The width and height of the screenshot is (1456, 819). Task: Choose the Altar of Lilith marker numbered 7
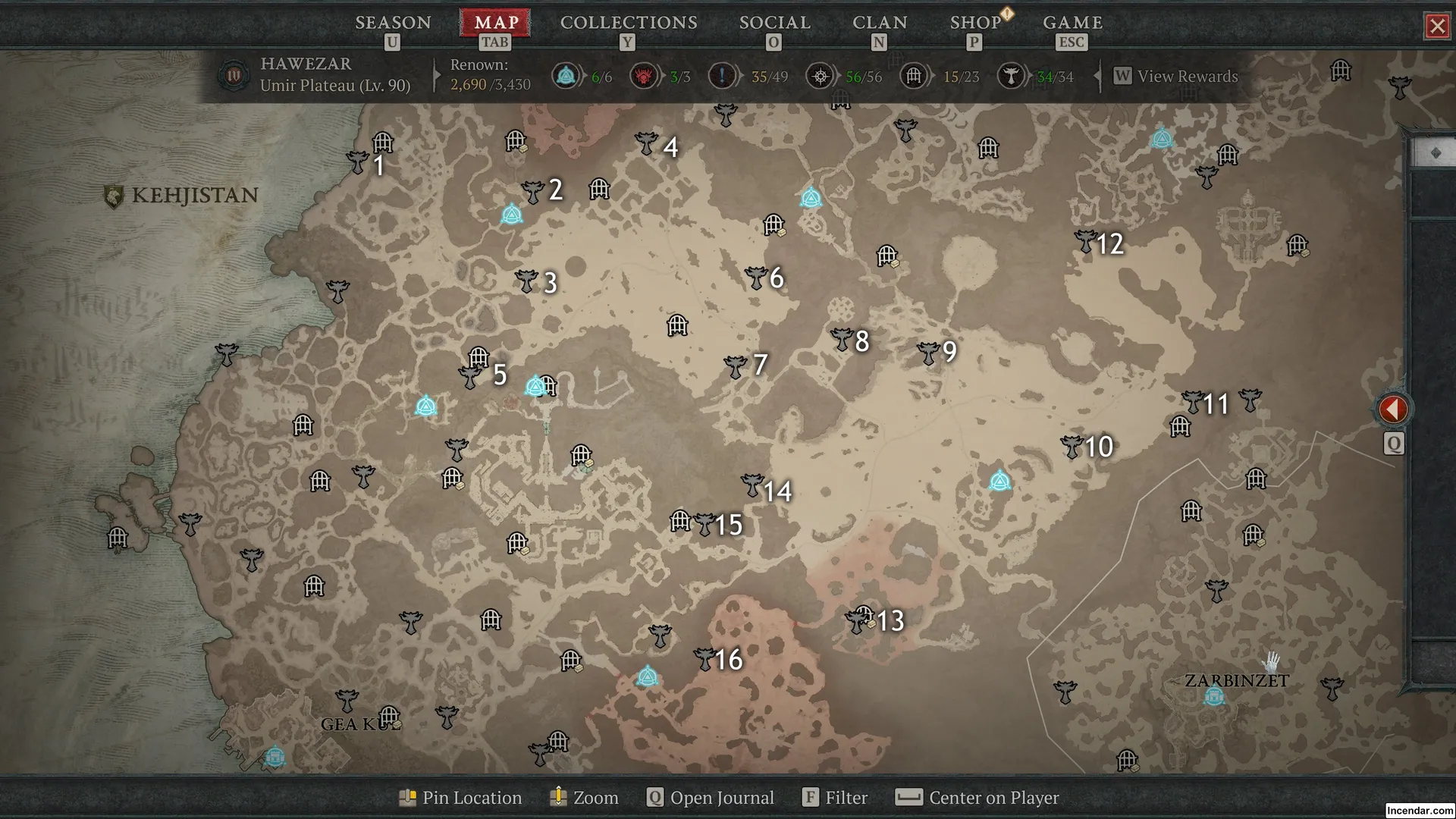point(736,367)
